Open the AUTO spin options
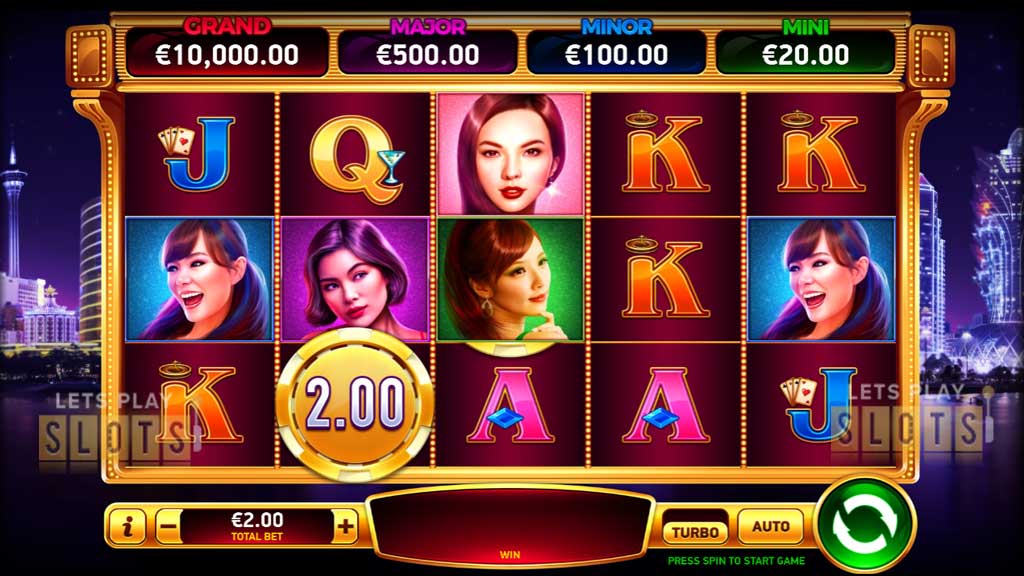 [x=770, y=526]
